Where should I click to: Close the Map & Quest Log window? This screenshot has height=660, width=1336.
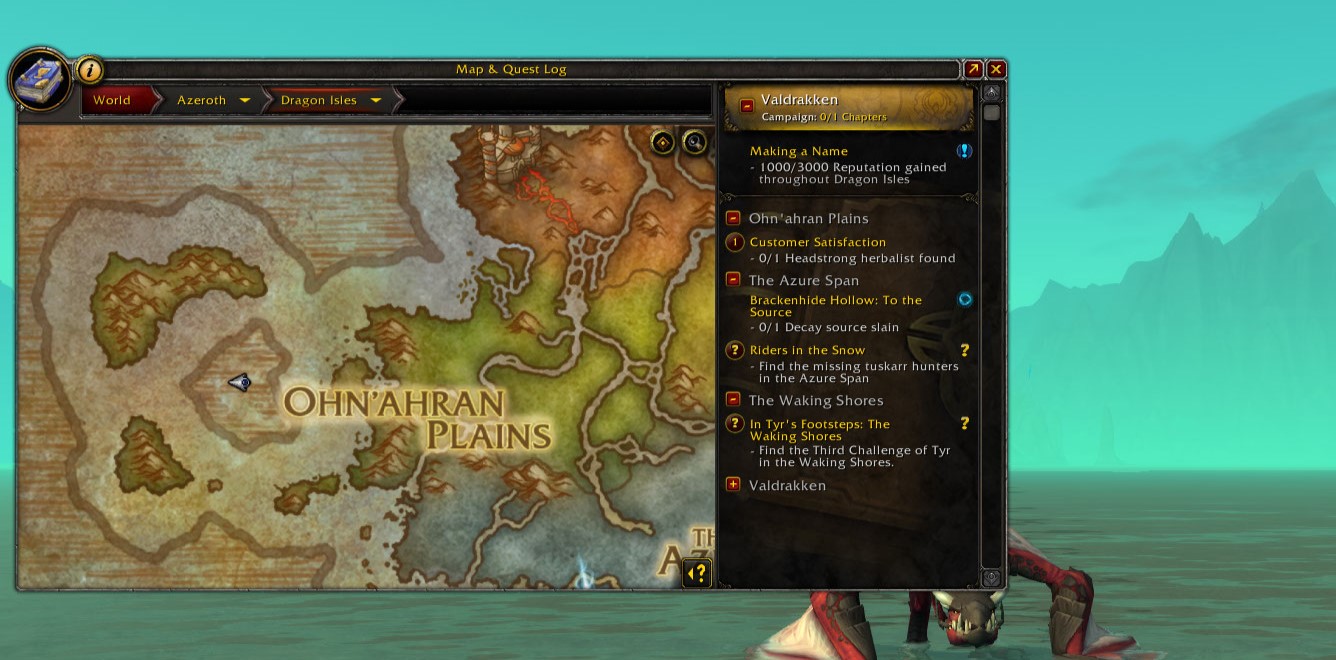pyautogui.click(x=996, y=69)
